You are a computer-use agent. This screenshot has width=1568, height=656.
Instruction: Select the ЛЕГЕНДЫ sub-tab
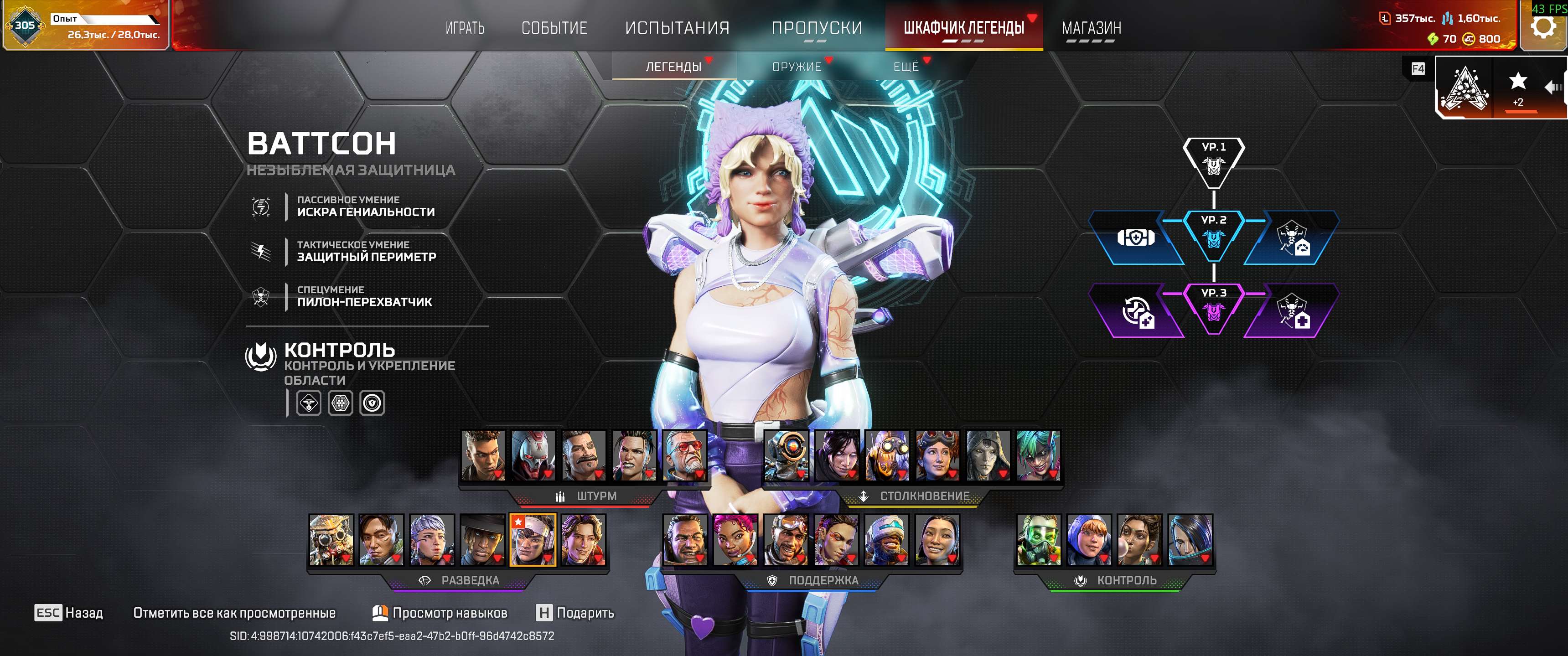[673, 67]
